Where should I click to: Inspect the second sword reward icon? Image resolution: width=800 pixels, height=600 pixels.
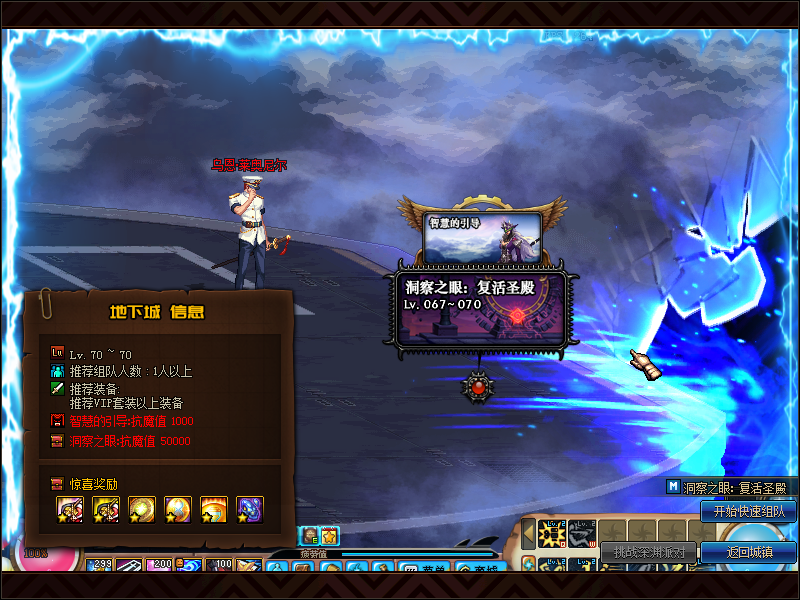tap(105, 509)
